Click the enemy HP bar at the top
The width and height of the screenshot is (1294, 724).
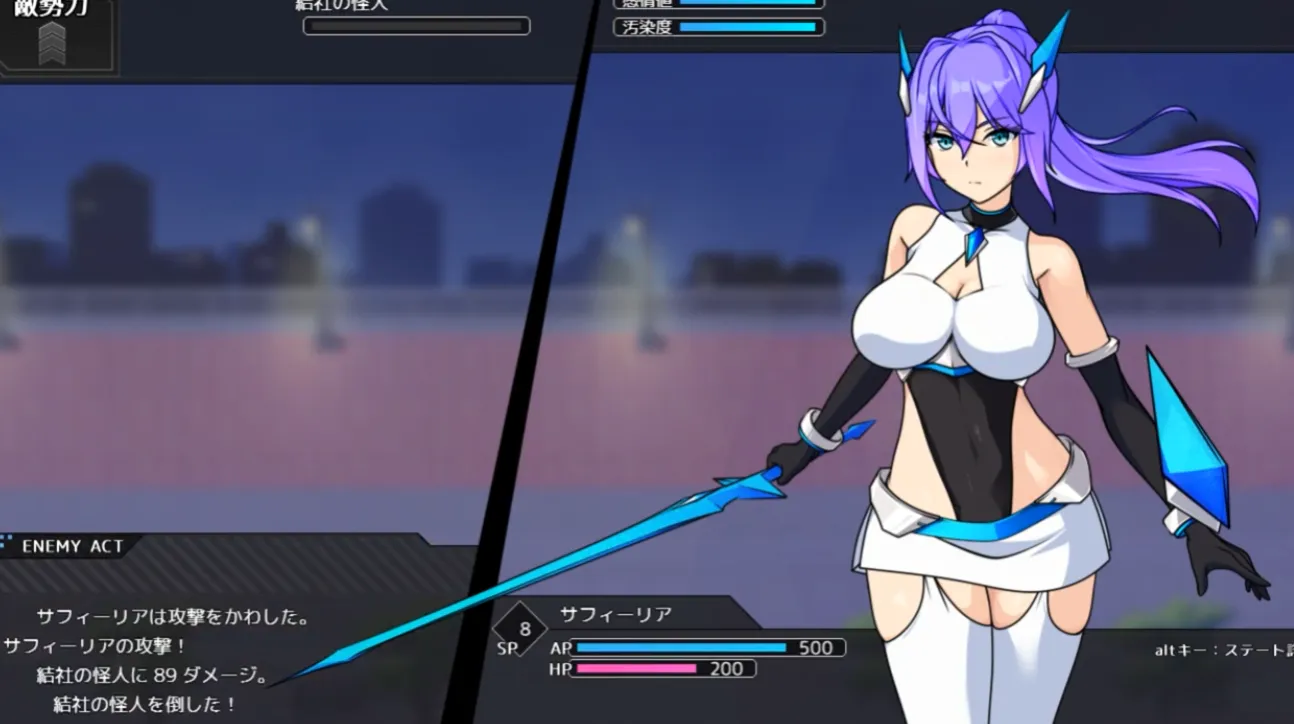point(417,25)
